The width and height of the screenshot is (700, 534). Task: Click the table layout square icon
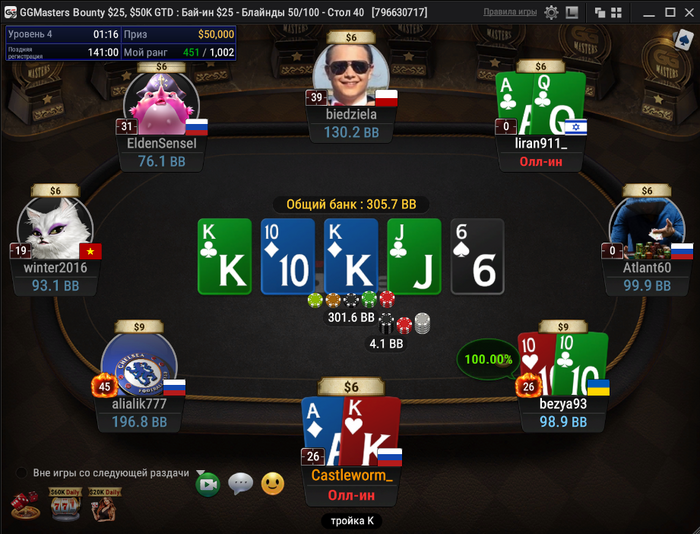click(x=573, y=13)
